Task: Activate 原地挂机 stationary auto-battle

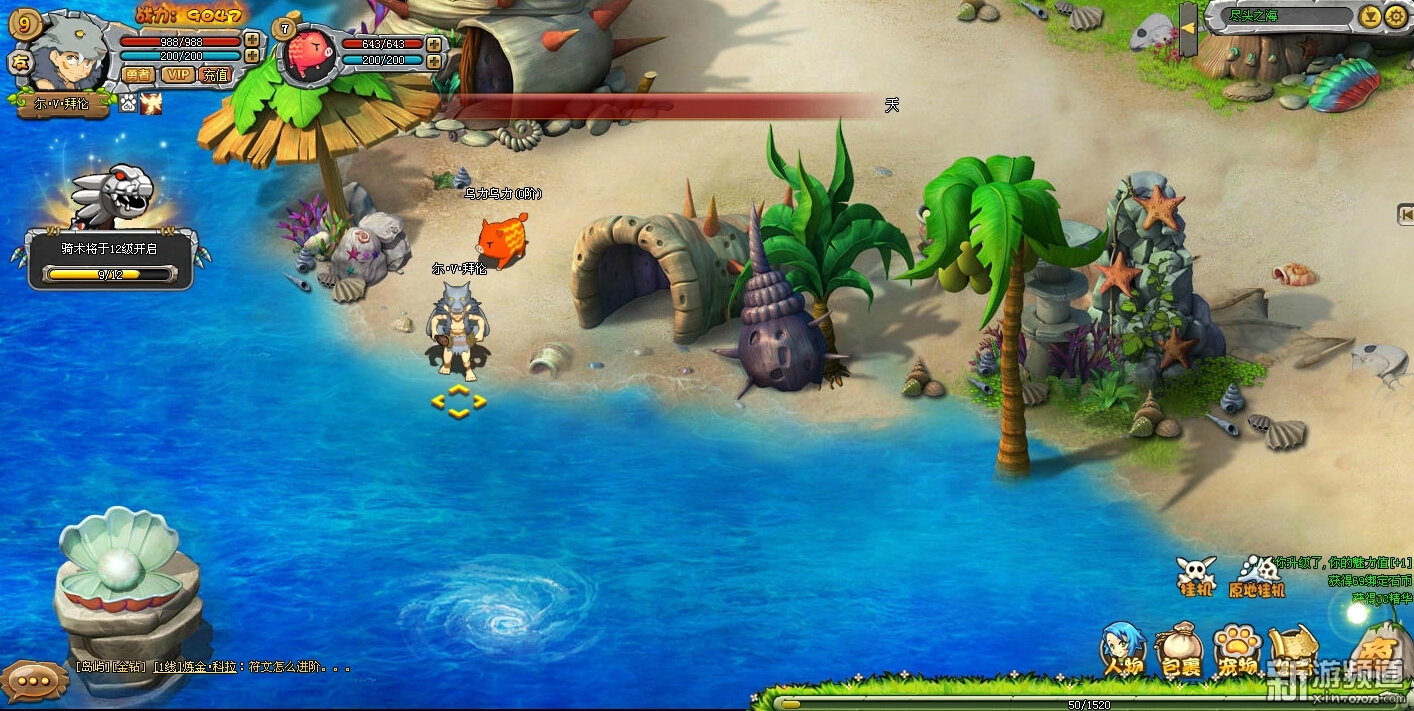Action: point(1257,577)
